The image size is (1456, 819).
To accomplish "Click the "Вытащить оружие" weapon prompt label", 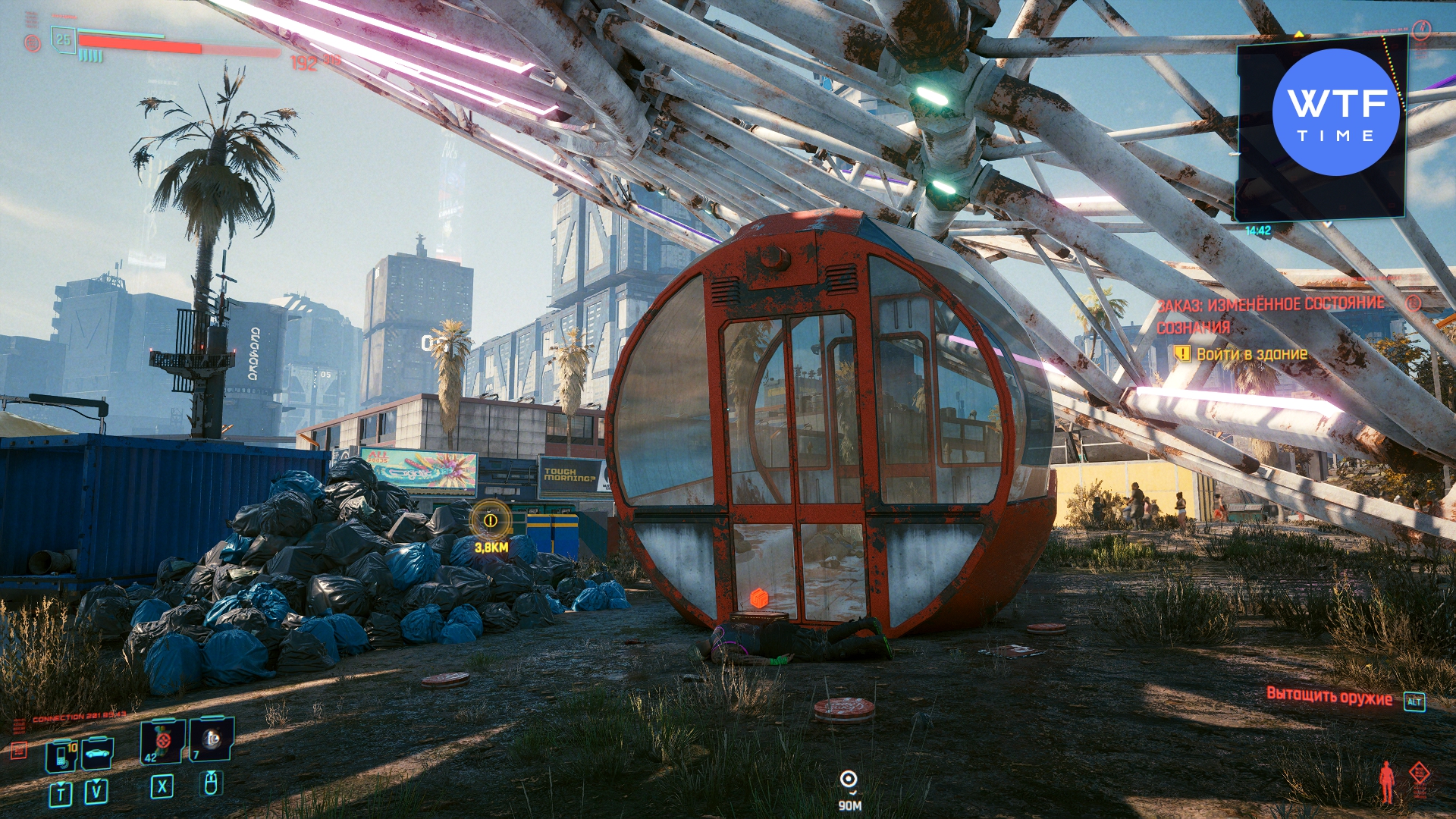I will pyautogui.click(x=1329, y=698).
